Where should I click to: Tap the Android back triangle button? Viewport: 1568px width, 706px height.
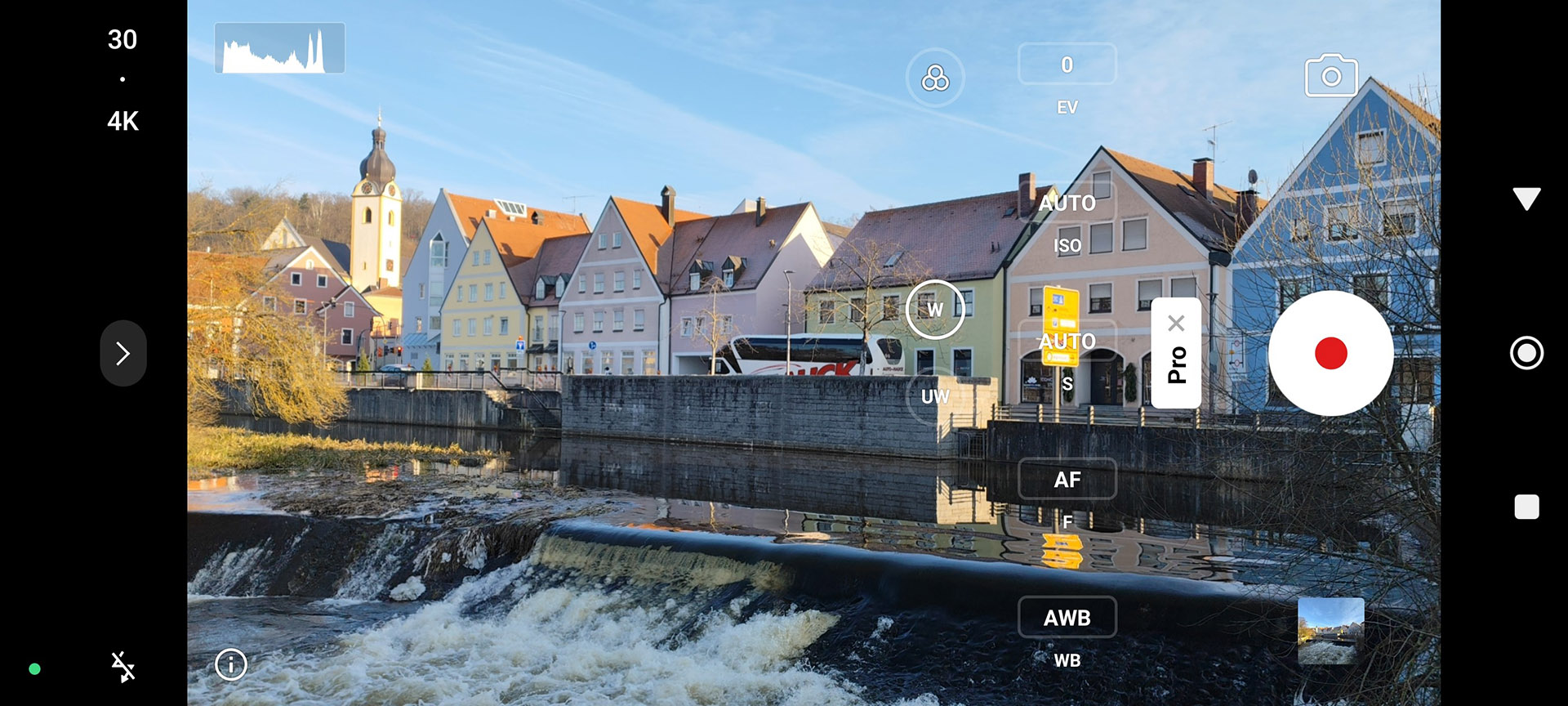pos(1526,199)
